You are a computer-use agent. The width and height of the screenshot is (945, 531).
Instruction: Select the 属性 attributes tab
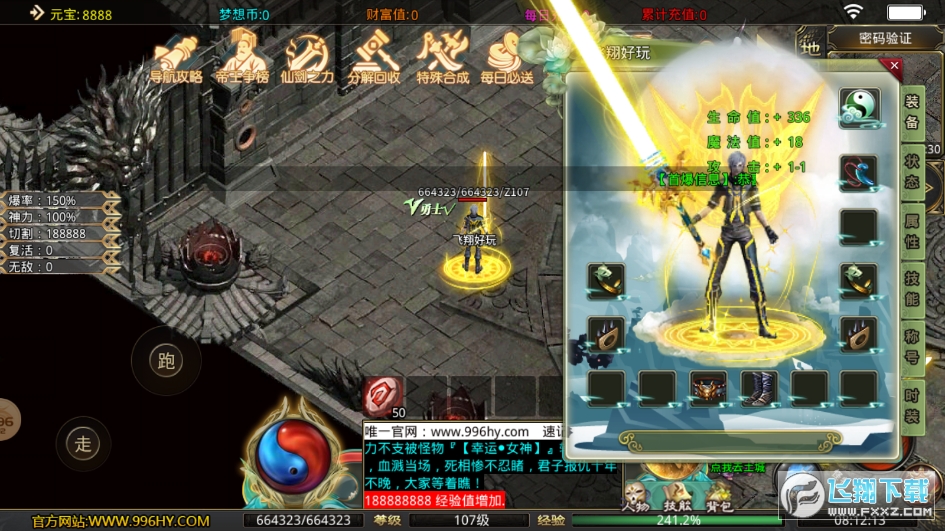[911, 233]
